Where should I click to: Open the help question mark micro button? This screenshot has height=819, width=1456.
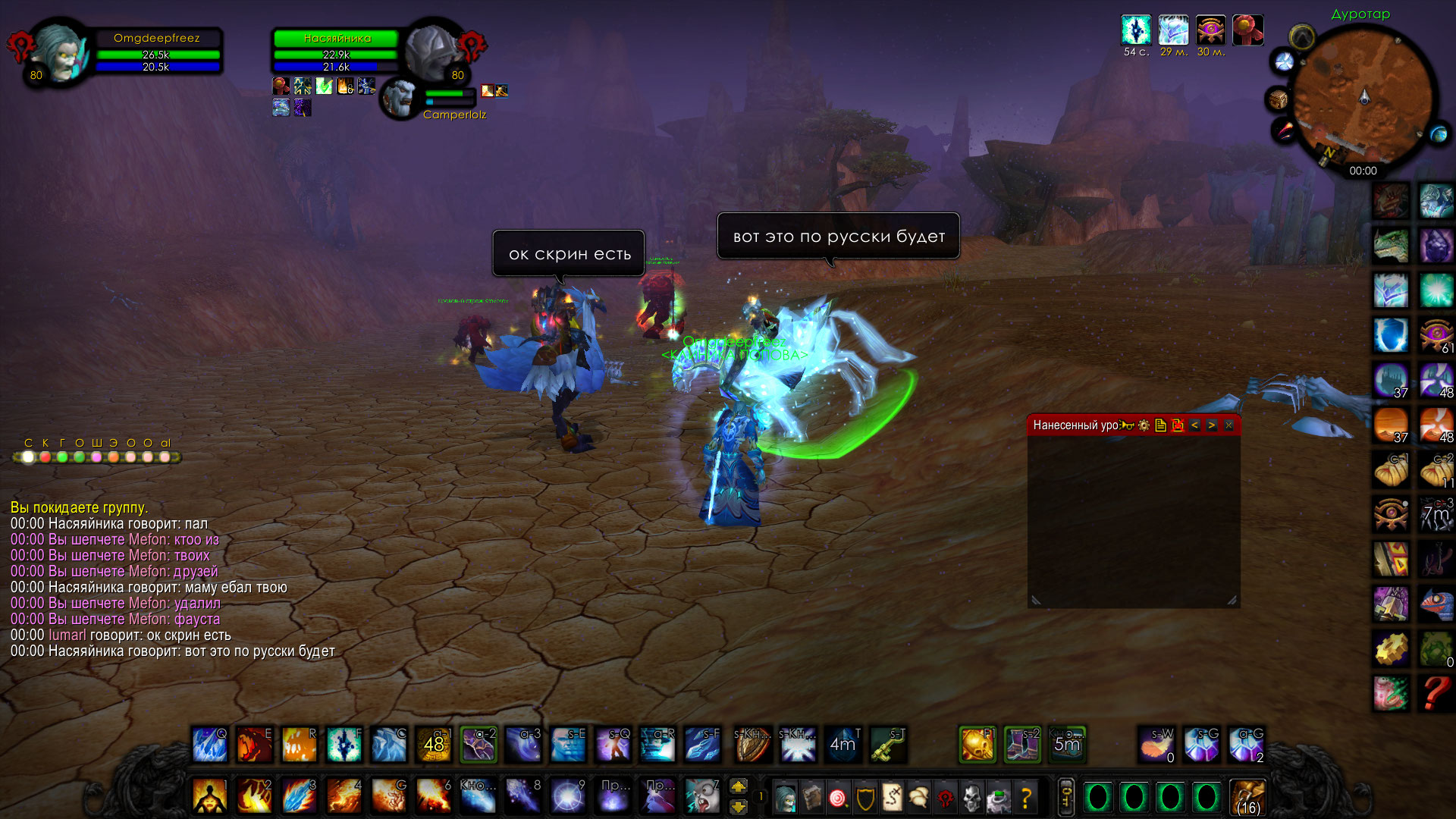1026,798
